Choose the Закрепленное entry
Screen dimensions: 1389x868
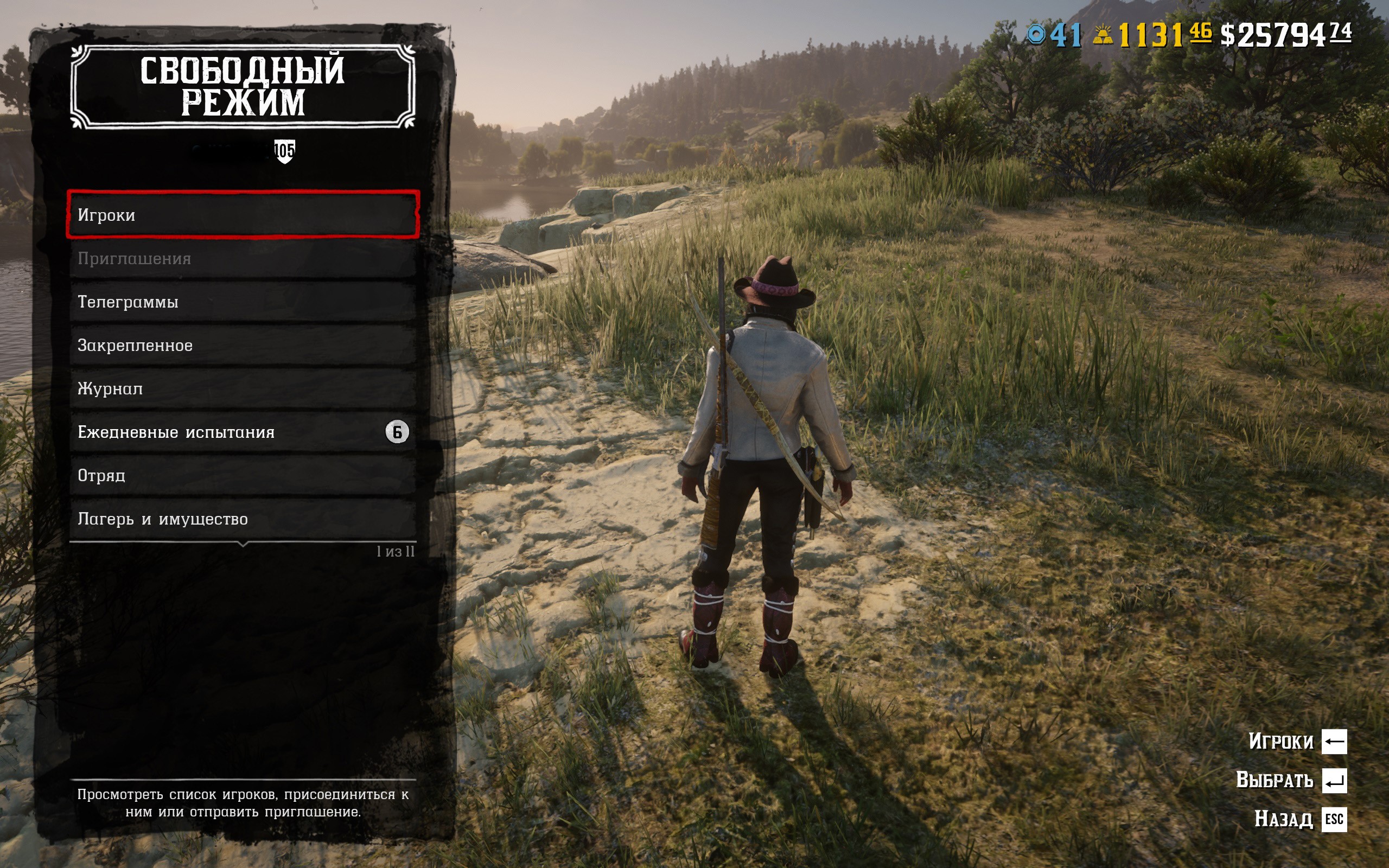[x=243, y=345]
